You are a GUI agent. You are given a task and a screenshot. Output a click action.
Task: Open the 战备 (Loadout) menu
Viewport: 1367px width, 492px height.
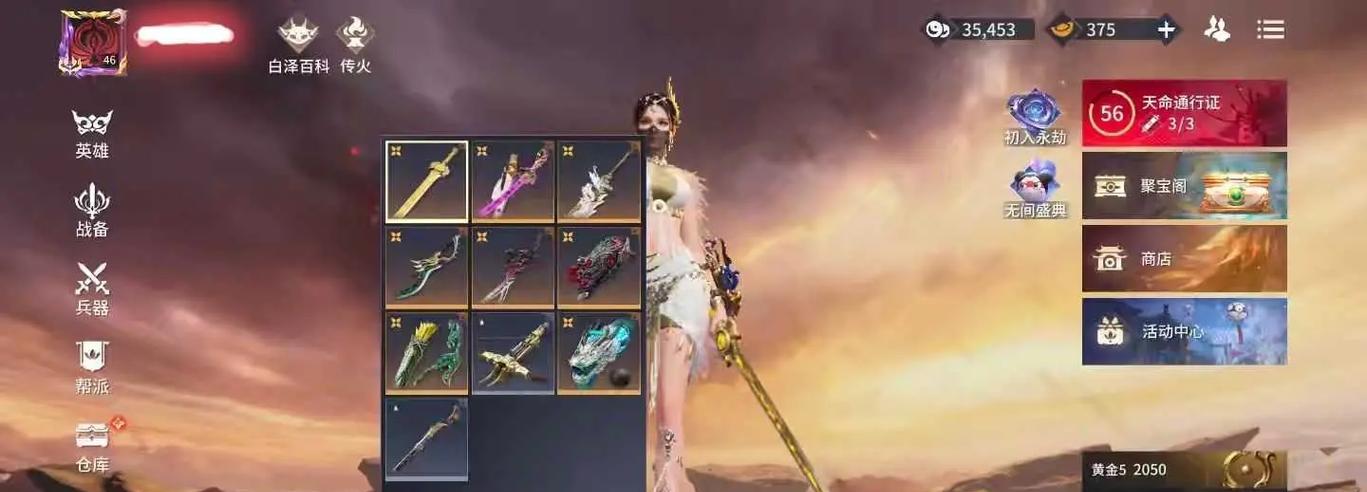pos(92,209)
